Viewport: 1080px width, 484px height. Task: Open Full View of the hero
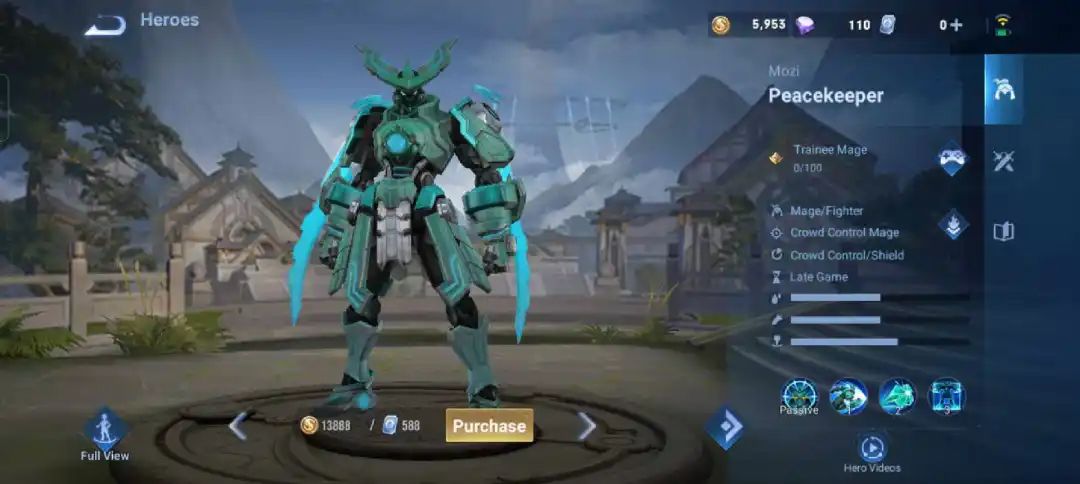[104, 434]
